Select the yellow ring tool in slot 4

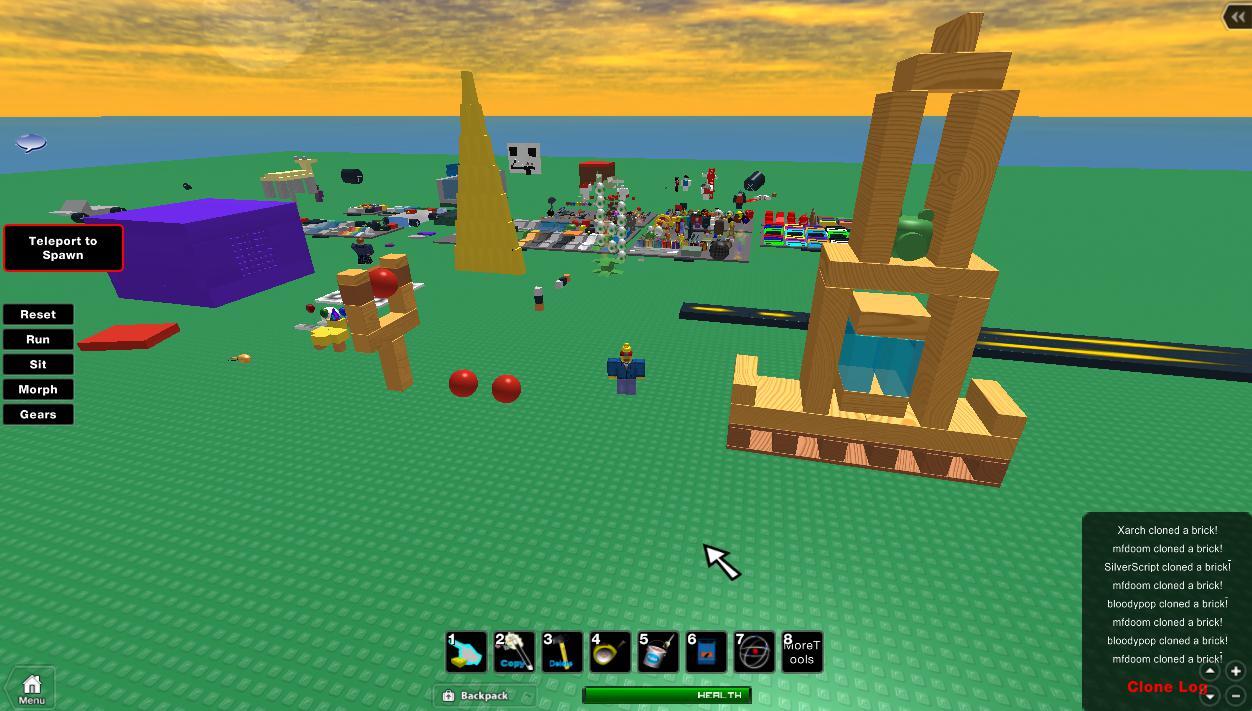[x=610, y=652]
